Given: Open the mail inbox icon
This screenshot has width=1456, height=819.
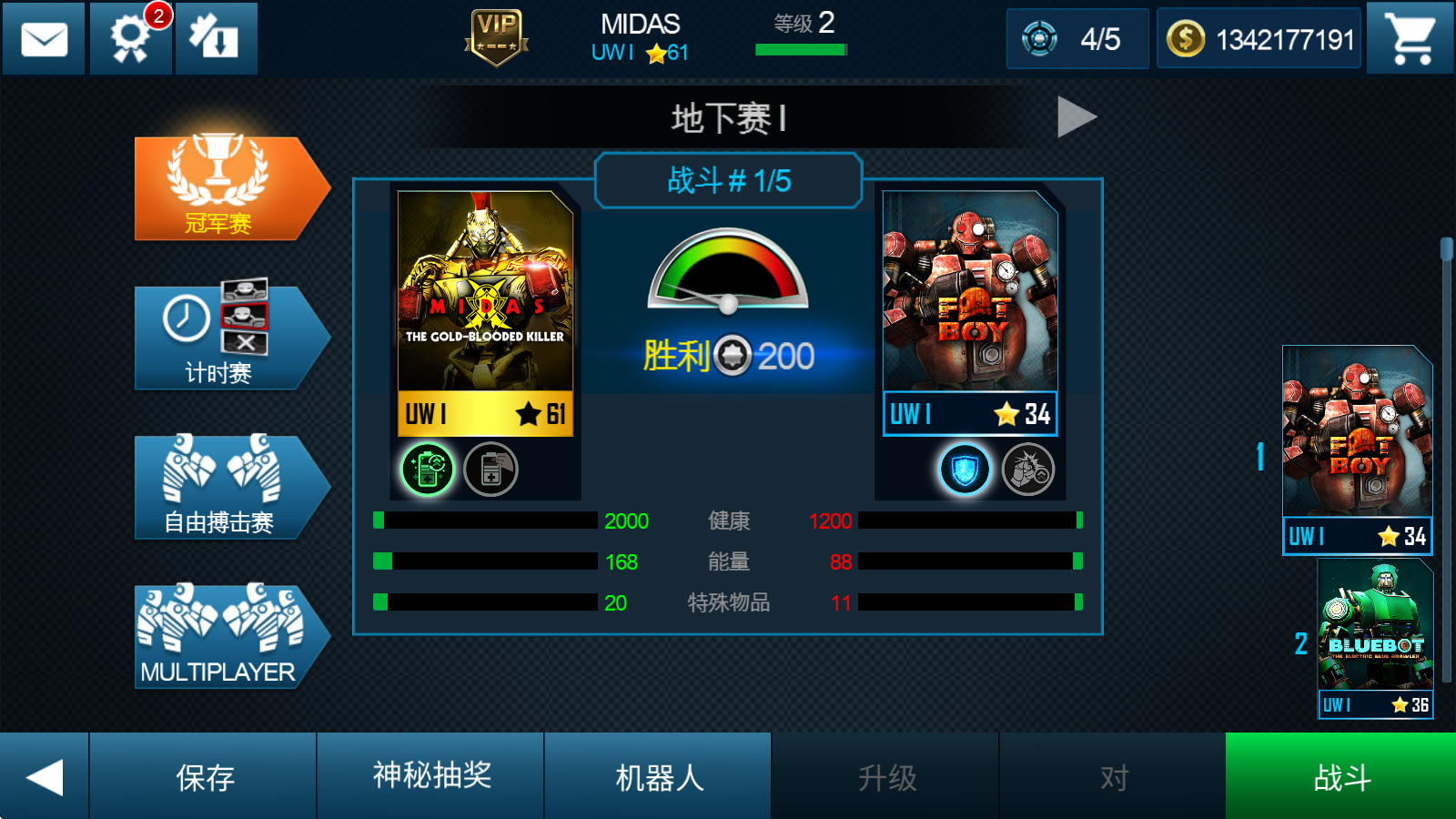Looking at the screenshot, I should pos(43,38).
